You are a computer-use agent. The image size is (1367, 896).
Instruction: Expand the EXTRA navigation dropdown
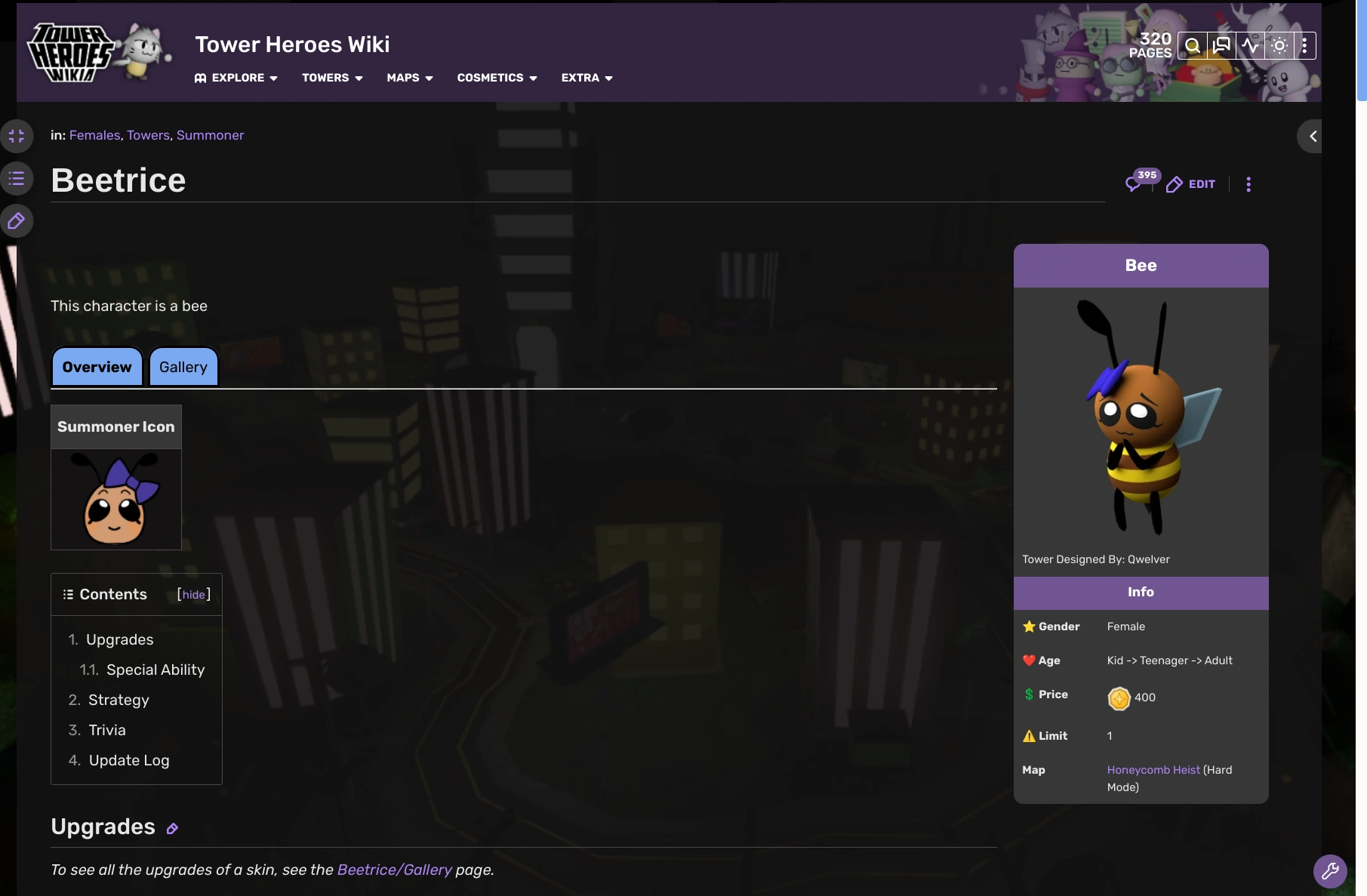click(587, 78)
